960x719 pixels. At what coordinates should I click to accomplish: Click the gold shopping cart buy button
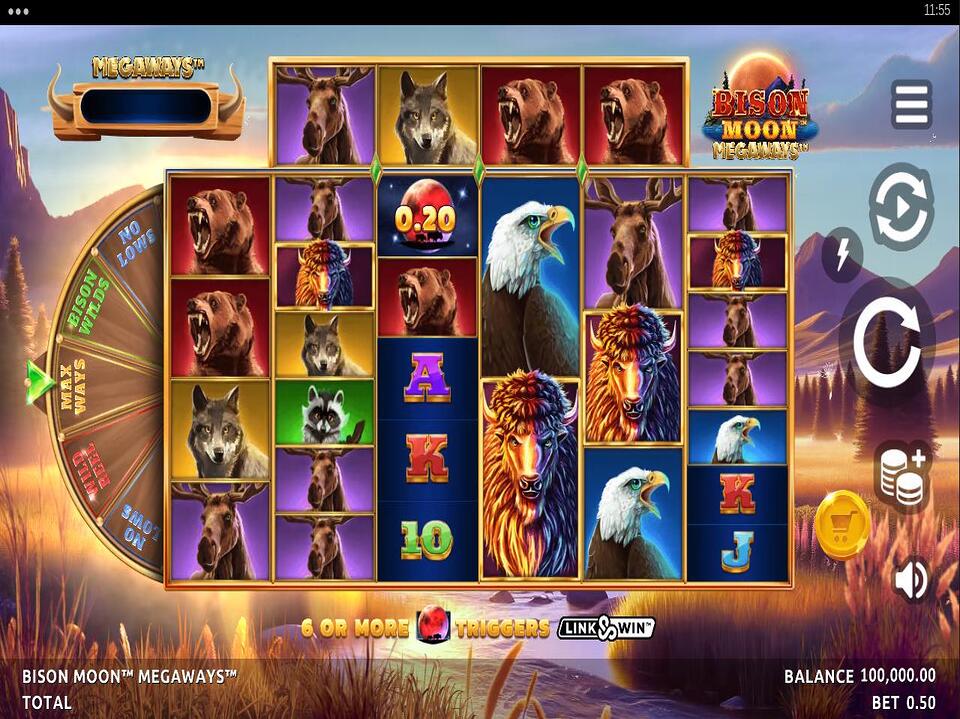coord(842,524)
